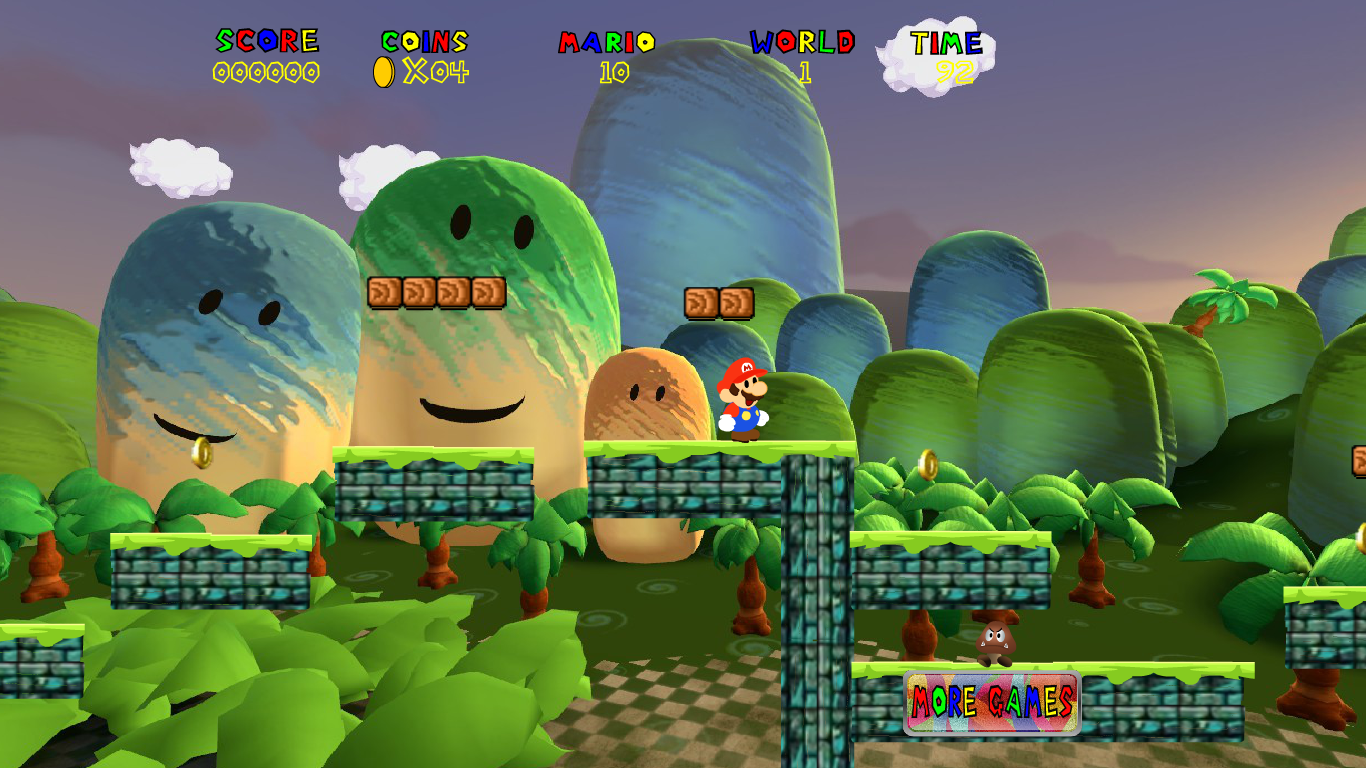The image size is (1366, 768).
Task: Click the yellow coin icon in the HUD
Action: pyautogui.click(x=383, y=72)
